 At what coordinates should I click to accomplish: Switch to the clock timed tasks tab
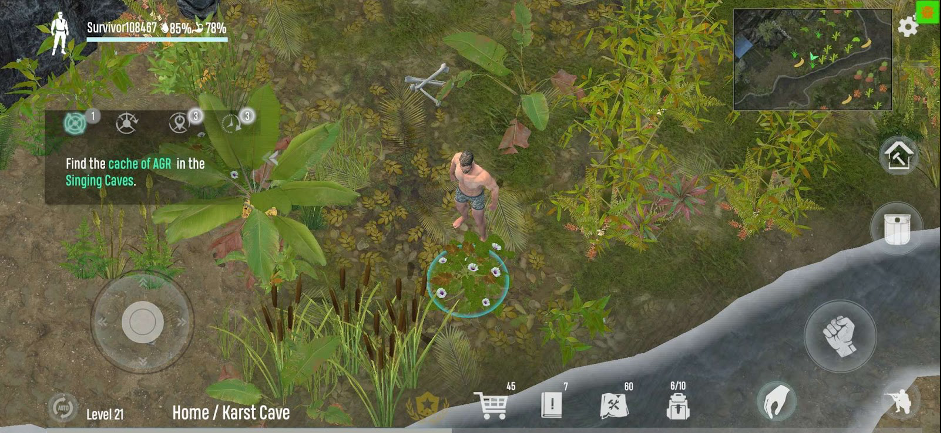point(232,124)
